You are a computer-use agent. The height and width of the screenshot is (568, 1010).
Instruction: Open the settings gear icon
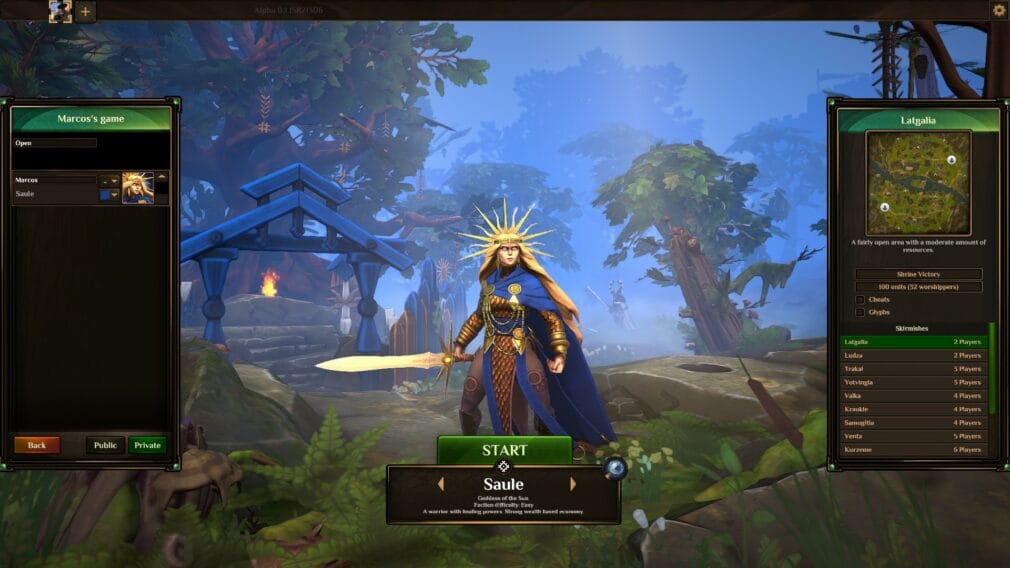tap(998, 10)
